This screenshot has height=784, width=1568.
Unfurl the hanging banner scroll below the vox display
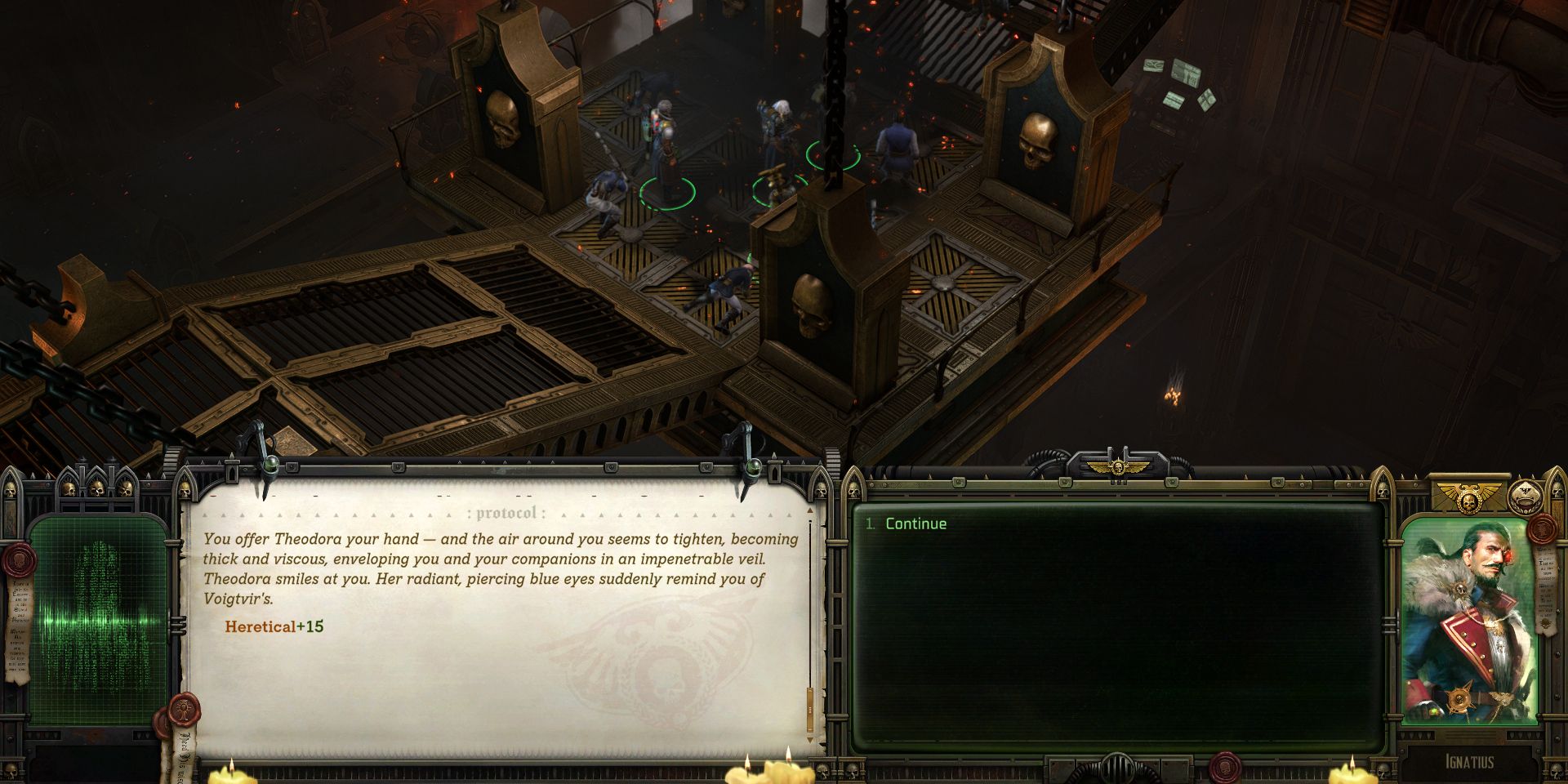[186, 753]
